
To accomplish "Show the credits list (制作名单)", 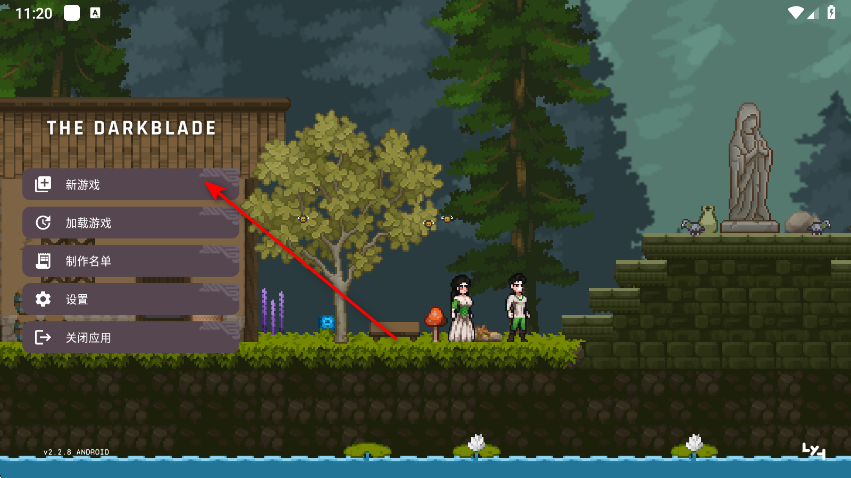I will point(130,261).
